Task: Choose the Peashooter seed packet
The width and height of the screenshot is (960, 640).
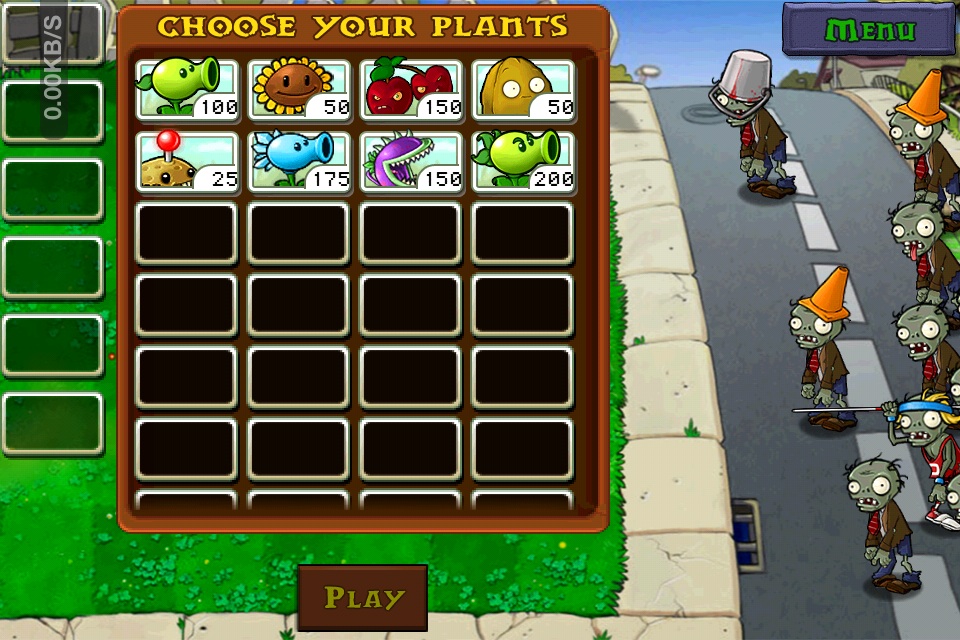Action: pos(187,90)
